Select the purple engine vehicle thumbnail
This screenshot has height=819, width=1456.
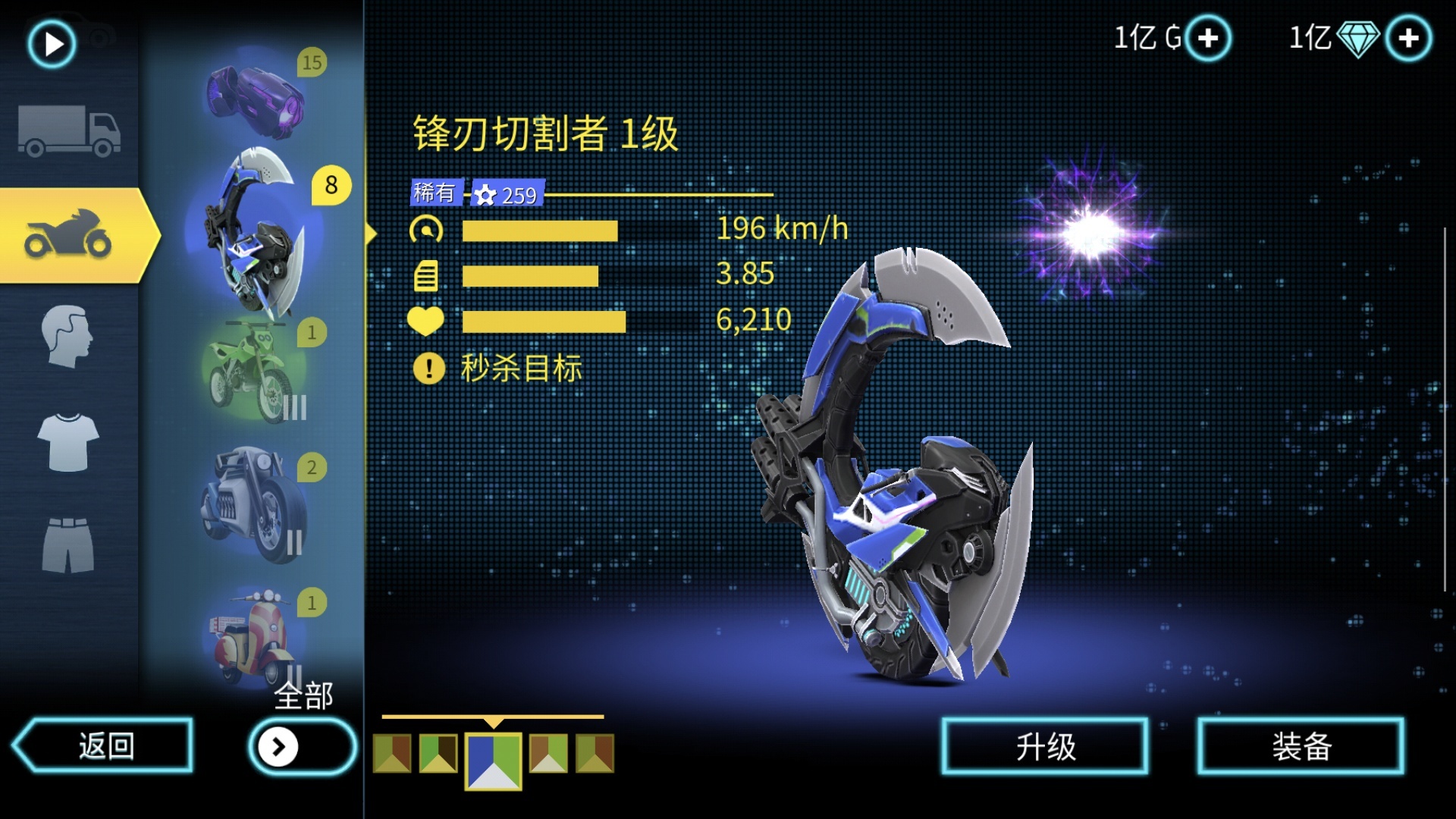tap(256, 99)
